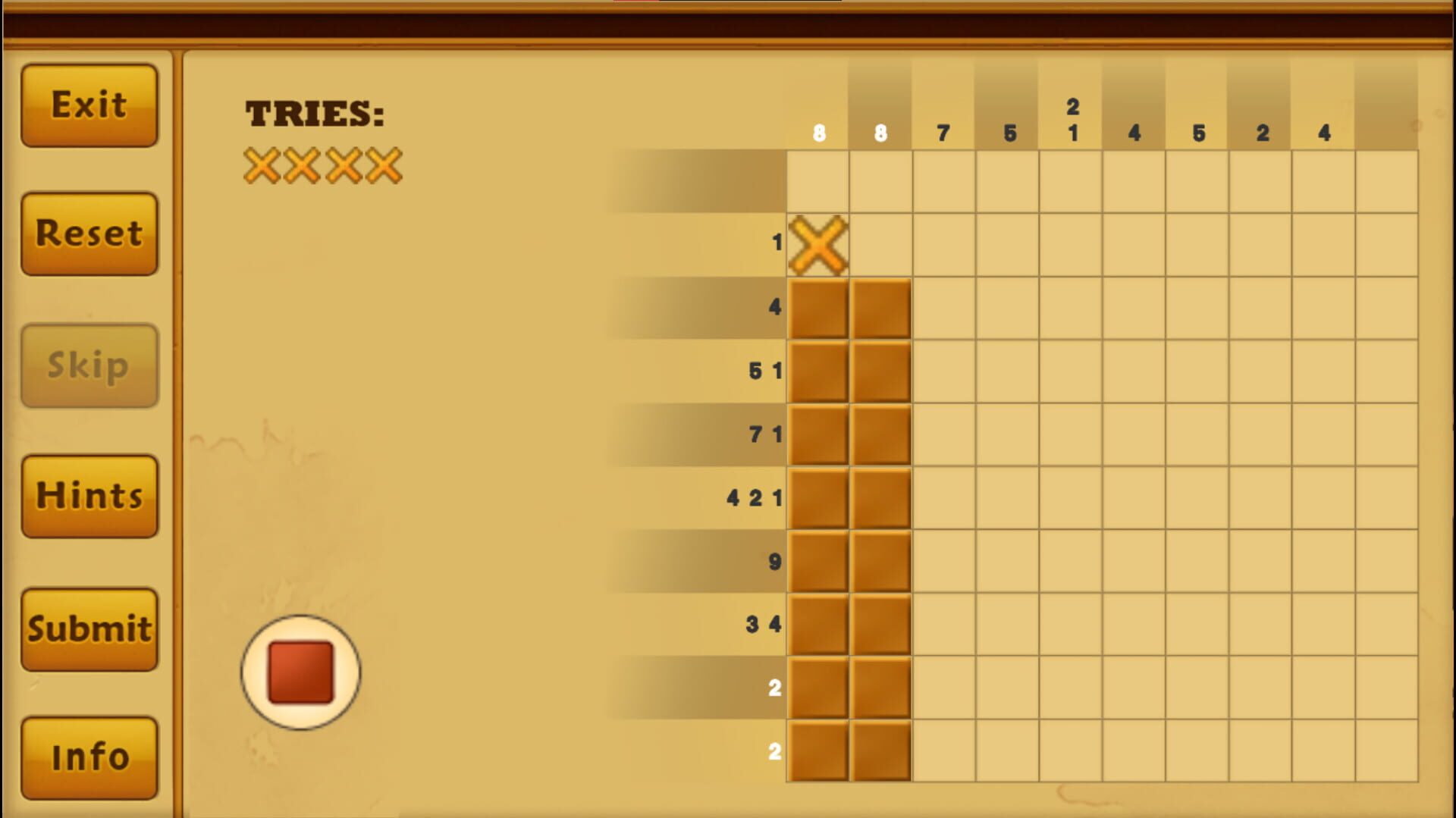This screenshot has width=1456, height=818.
Task: Click the grayed-out Skip button
Action: tap(89, 365)
